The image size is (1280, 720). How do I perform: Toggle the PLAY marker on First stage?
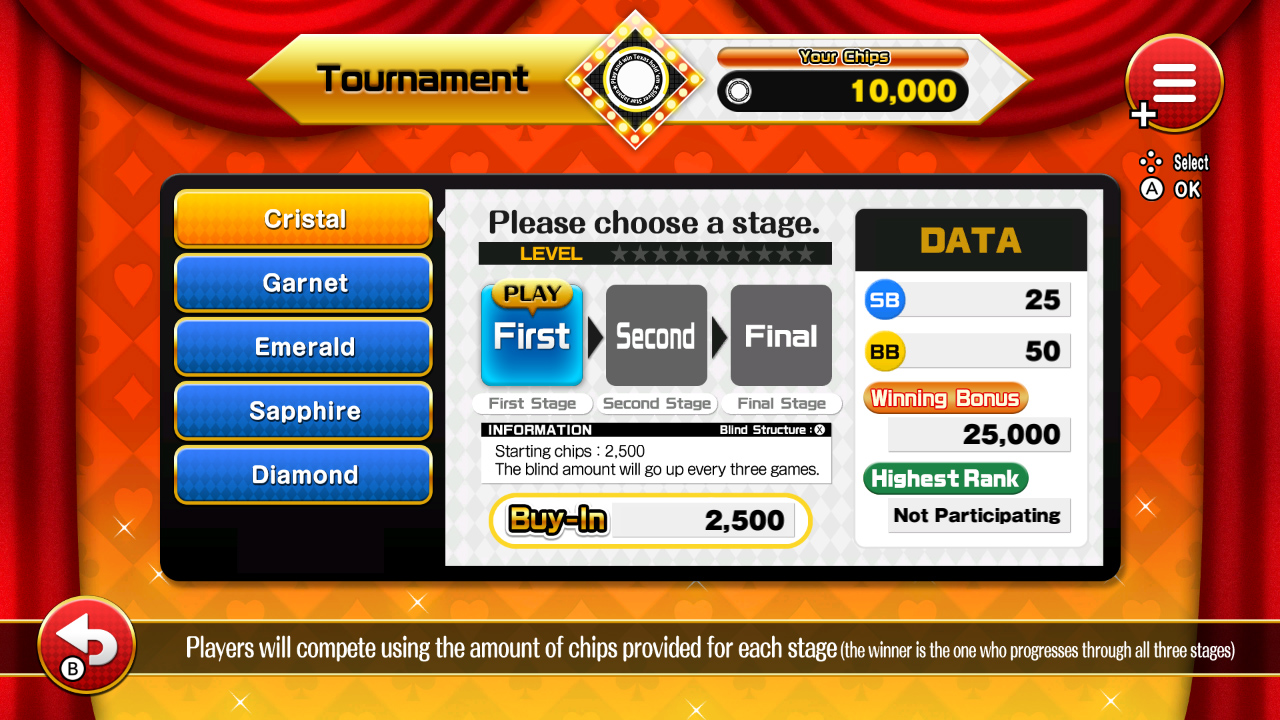click(531, 293)
